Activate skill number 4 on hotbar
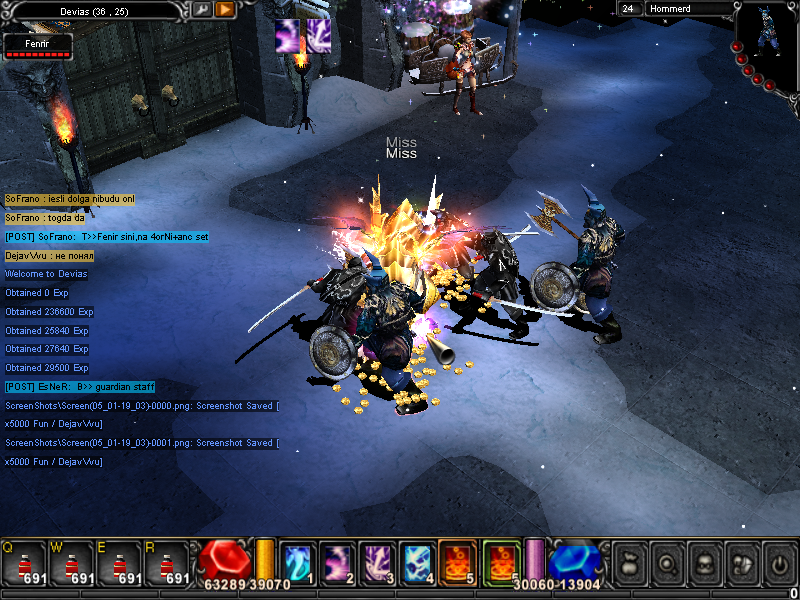 pyautogui.click(x=418, y=562)
